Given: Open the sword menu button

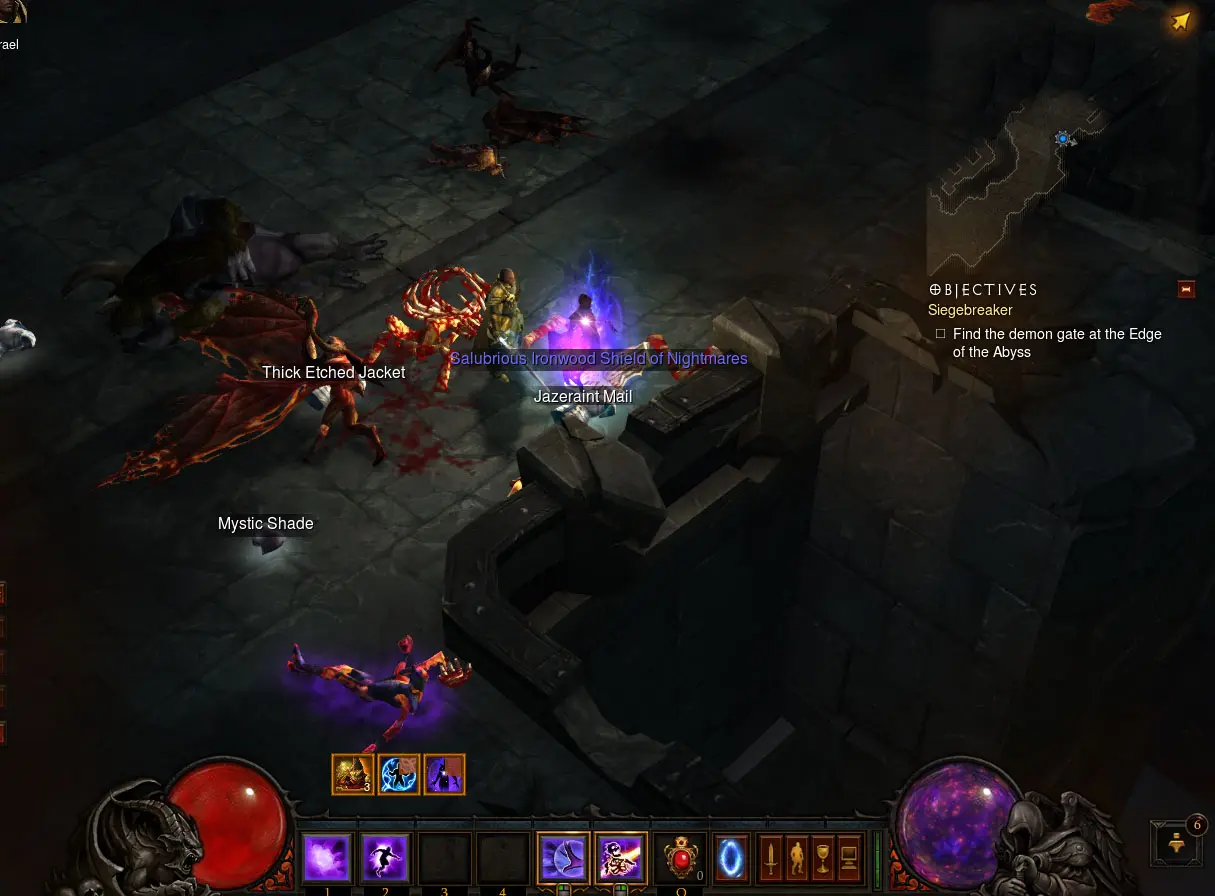Looking at the screenshot, I should click(x=770, y=858).
